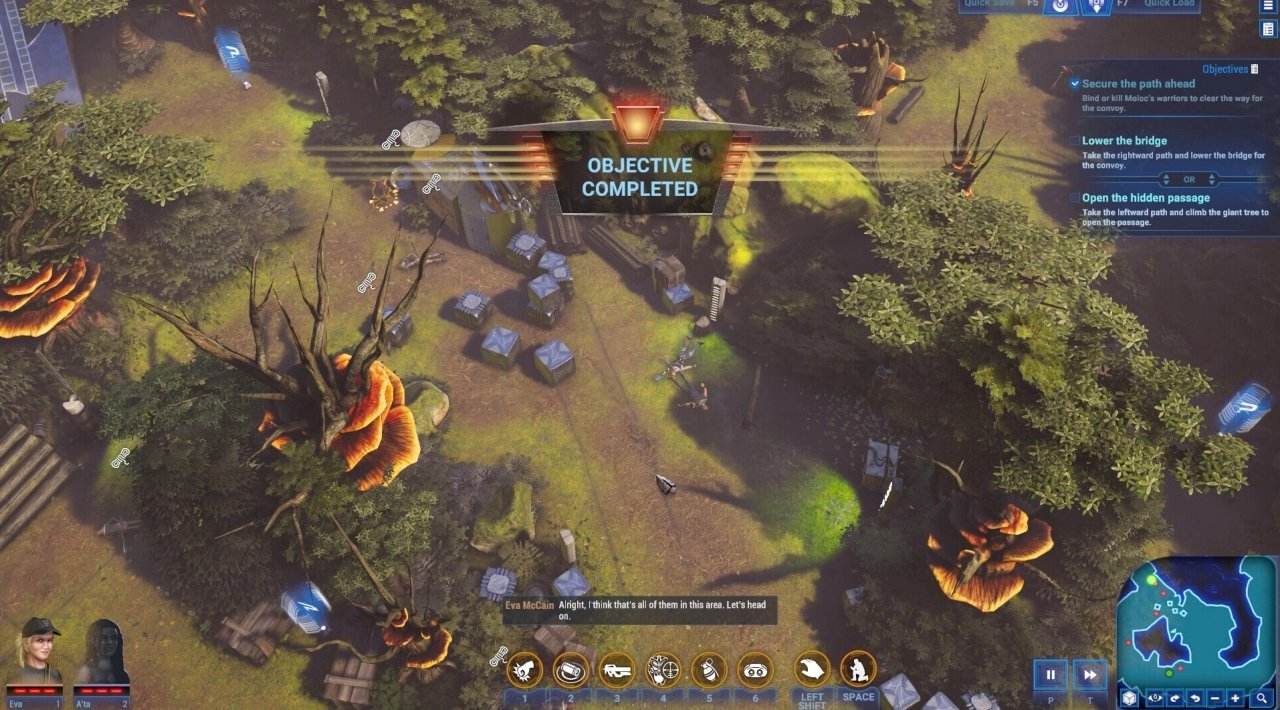1280x710 pixels.
Task: Use the rolling canister throw ability
Action: (571, 669)
